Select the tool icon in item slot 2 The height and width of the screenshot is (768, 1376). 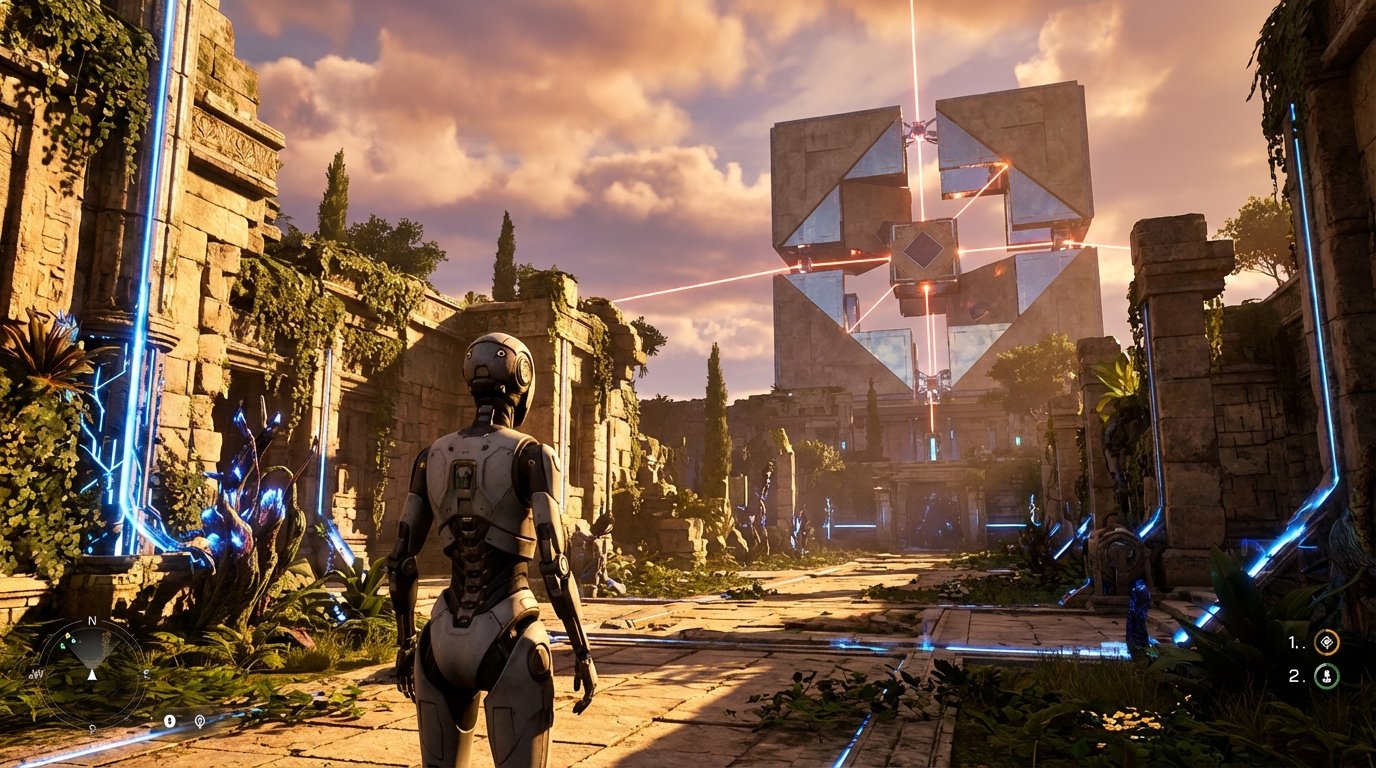[1327, 675]
